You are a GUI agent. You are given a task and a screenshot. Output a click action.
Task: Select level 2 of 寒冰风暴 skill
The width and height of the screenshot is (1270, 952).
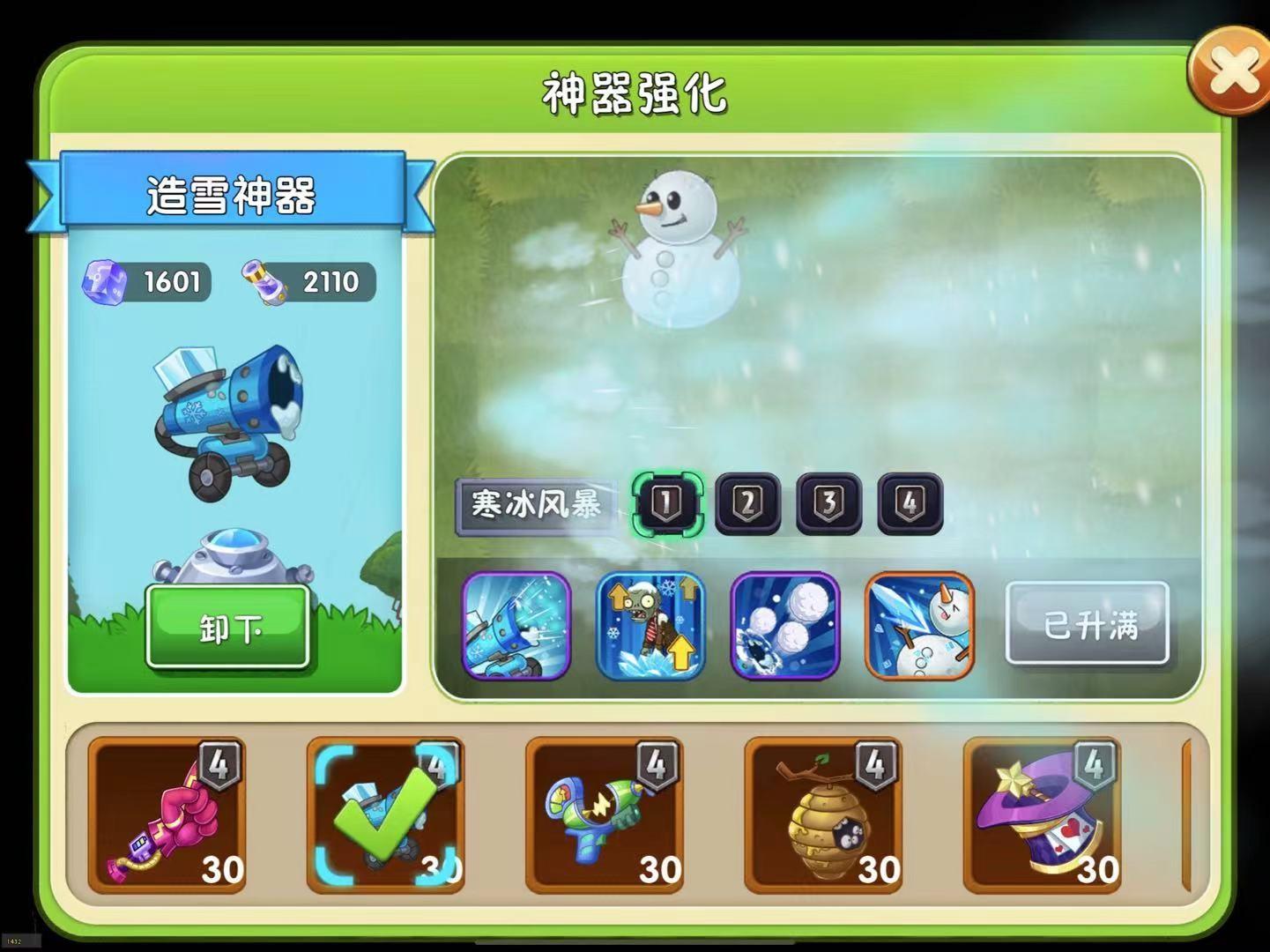(x=747, y=502)
